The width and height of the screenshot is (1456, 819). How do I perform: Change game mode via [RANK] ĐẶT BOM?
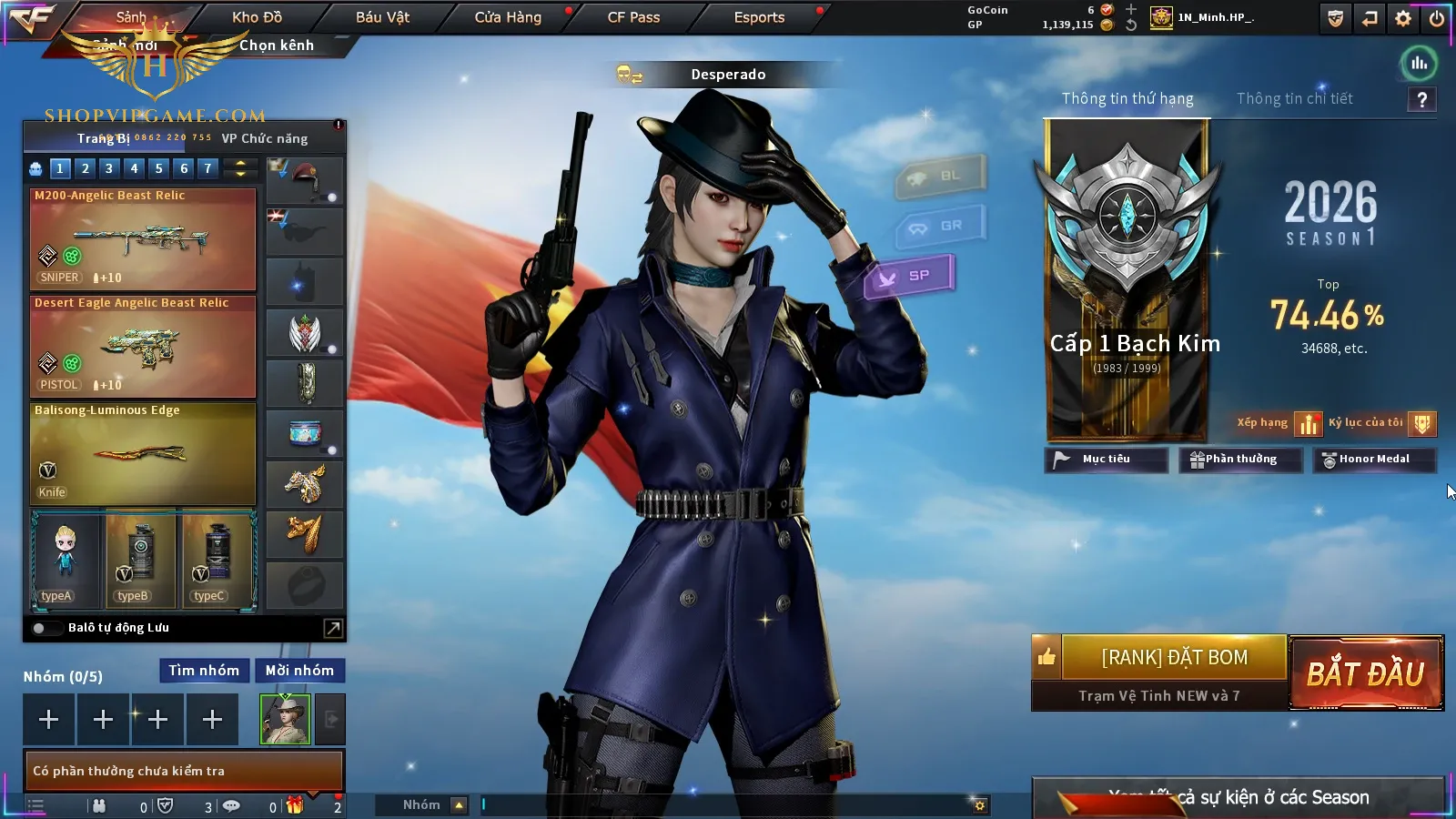[x=1174, y=657]
